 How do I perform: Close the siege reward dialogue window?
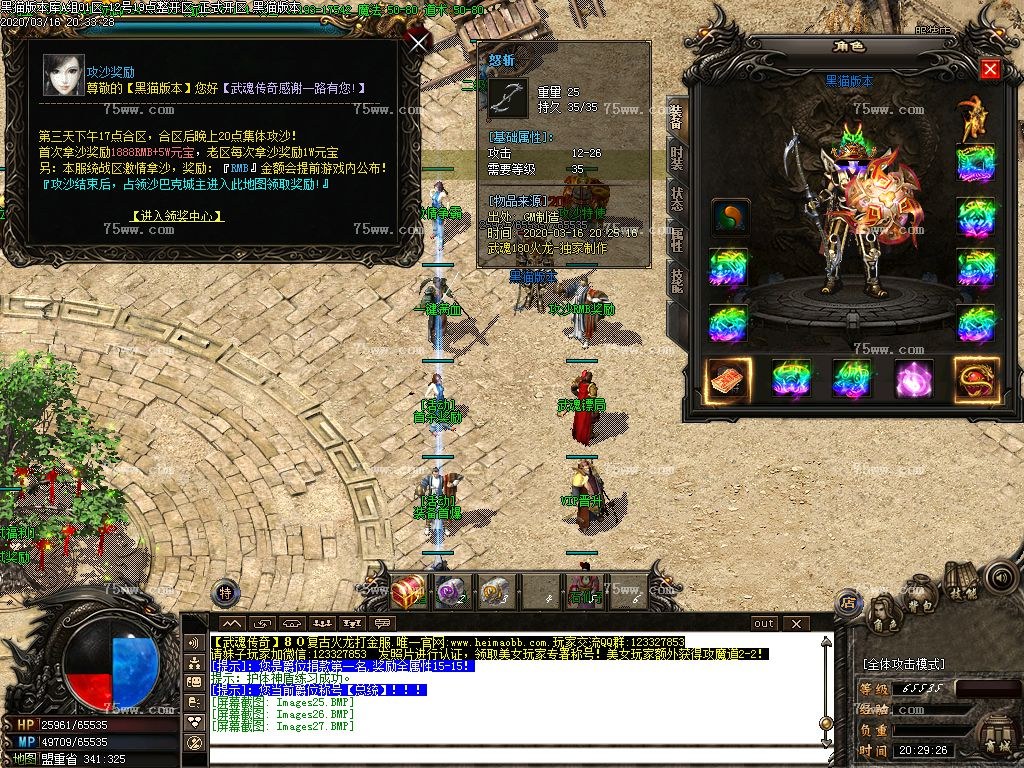click(x=418, y=42)
